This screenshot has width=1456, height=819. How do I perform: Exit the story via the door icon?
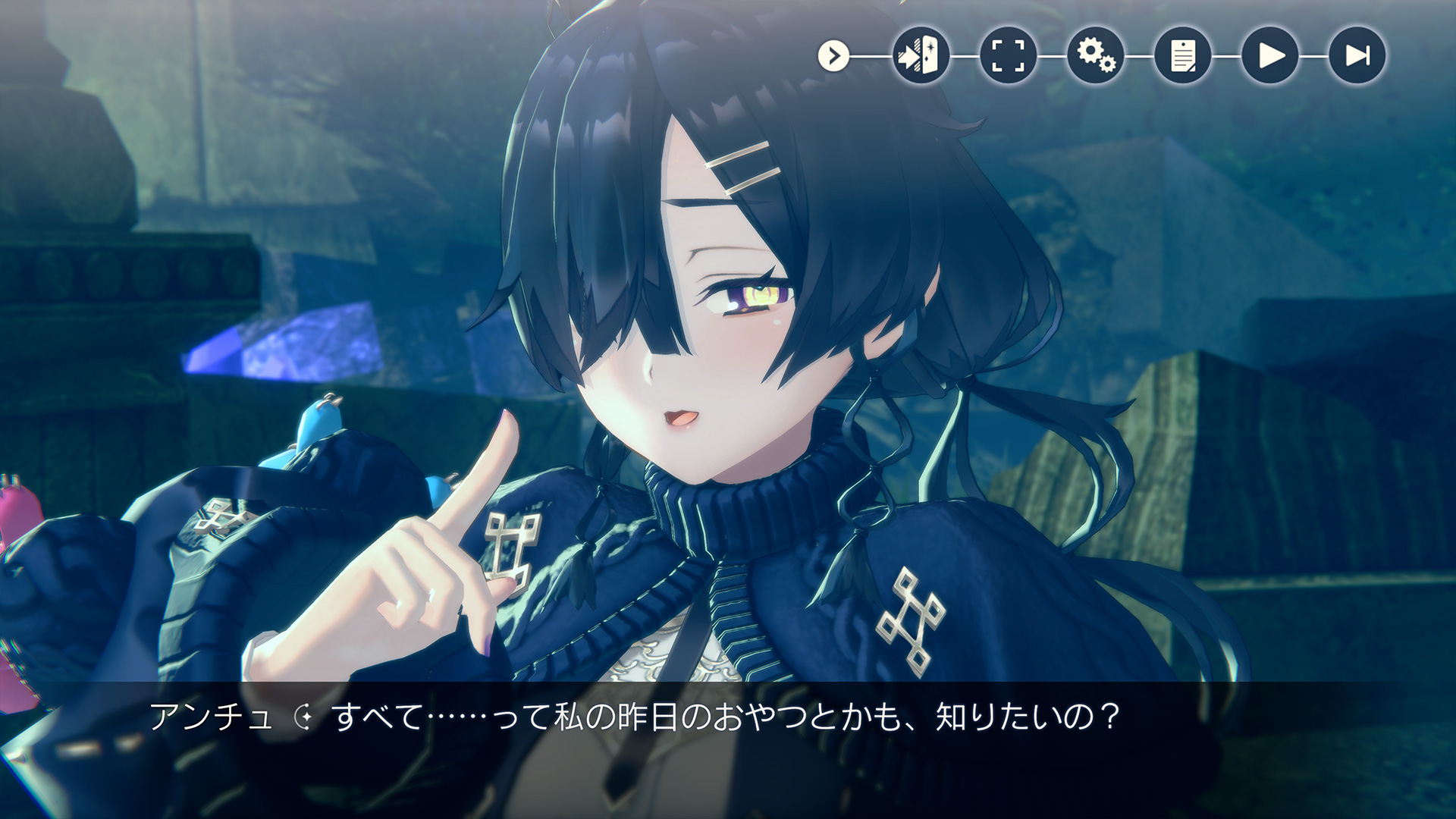pyautogui.click(x=921, y=55)
